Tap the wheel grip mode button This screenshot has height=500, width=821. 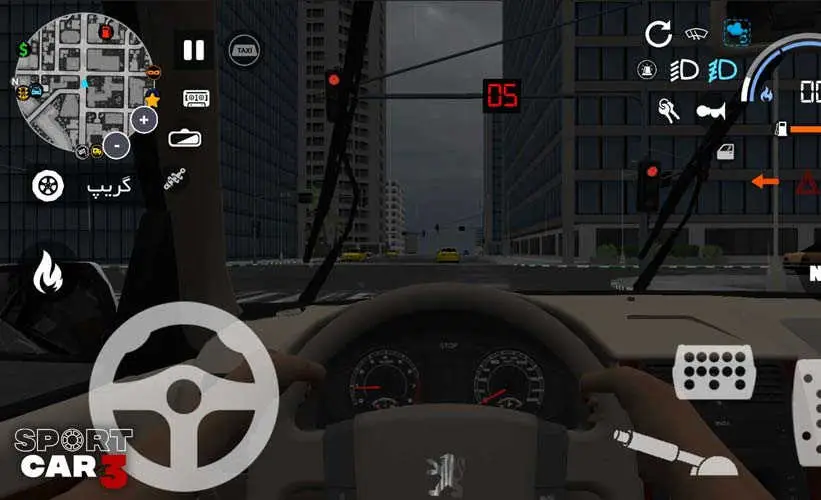coord(47,185)
